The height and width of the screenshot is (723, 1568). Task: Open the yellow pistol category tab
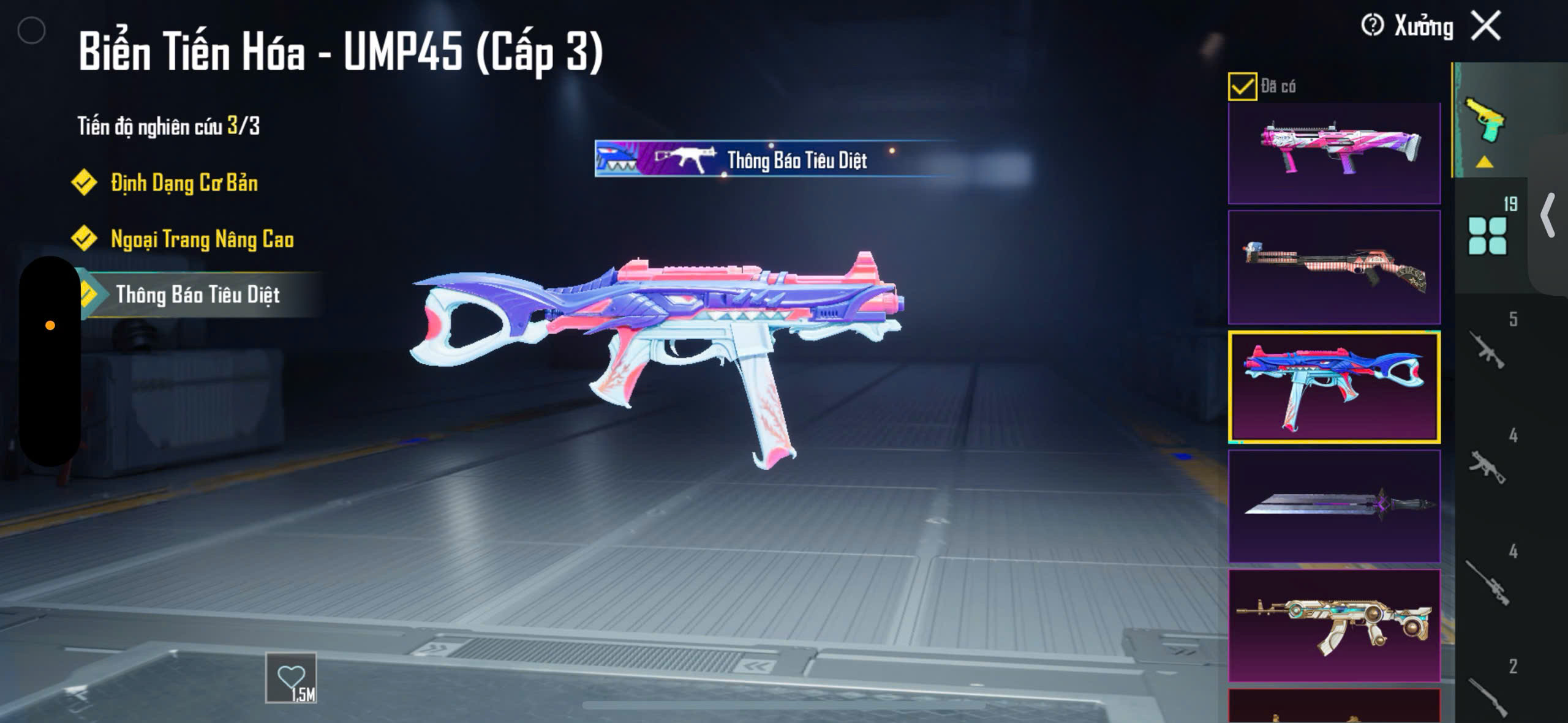1485,121
